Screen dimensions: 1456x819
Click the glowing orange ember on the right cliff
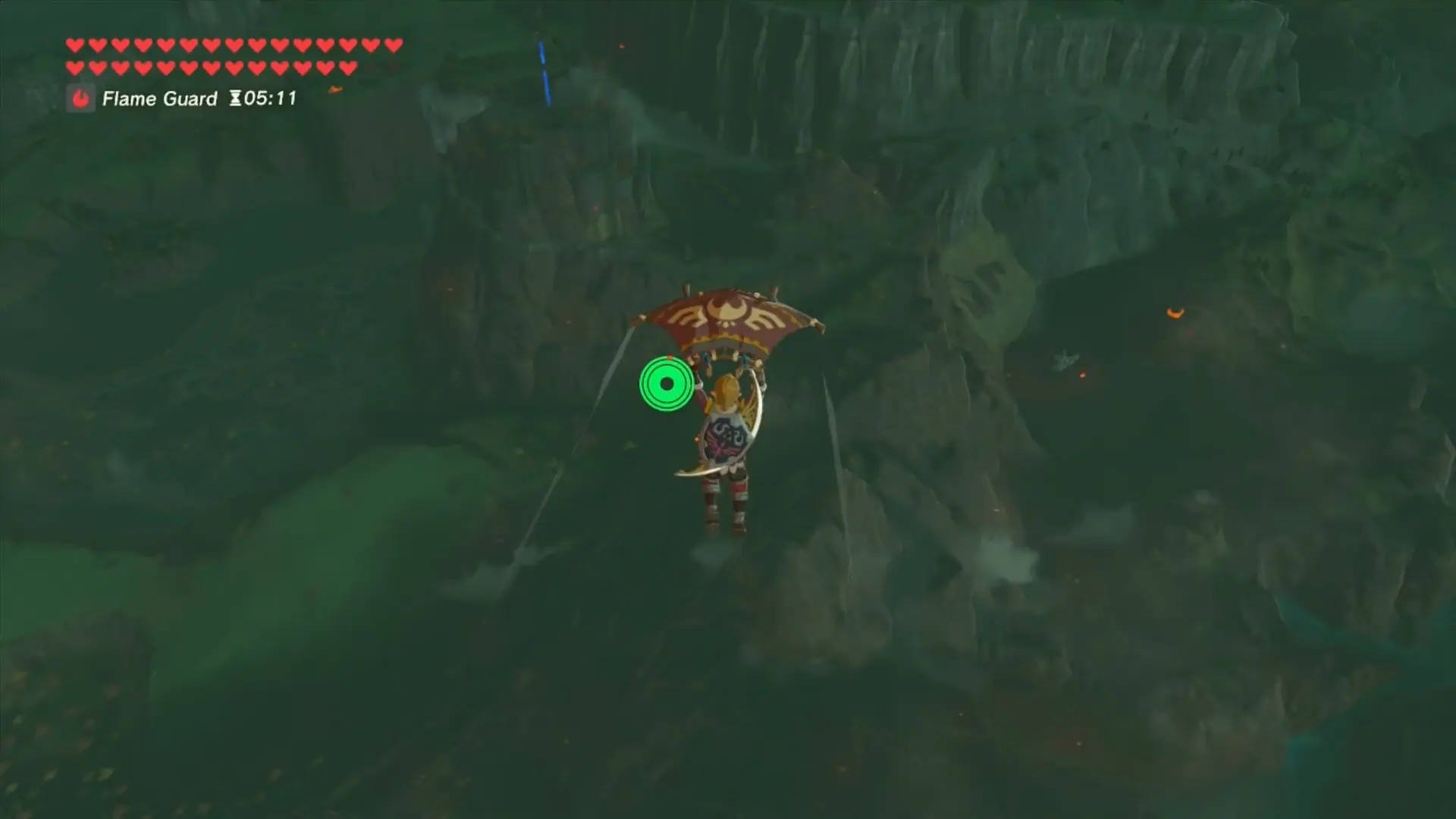click(1174, 312)
